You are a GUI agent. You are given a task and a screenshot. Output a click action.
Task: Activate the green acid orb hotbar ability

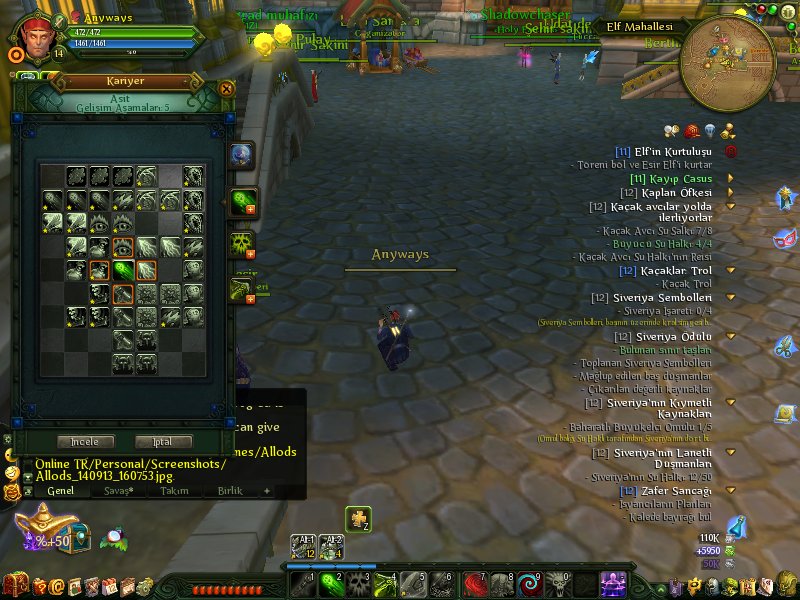pos(329,581)
